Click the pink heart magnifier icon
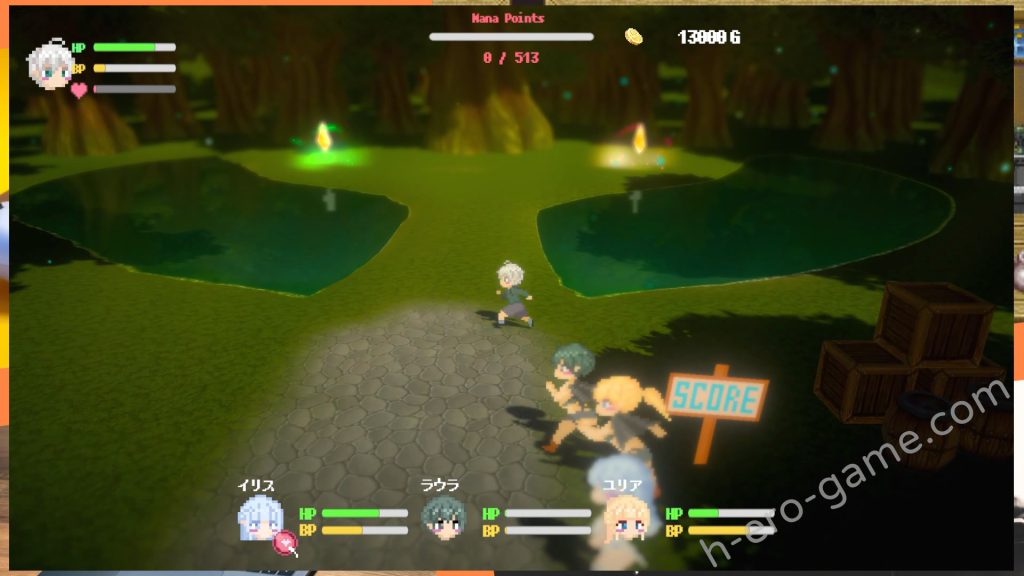This screenshot has width=1024, height=576. point(287,543)
